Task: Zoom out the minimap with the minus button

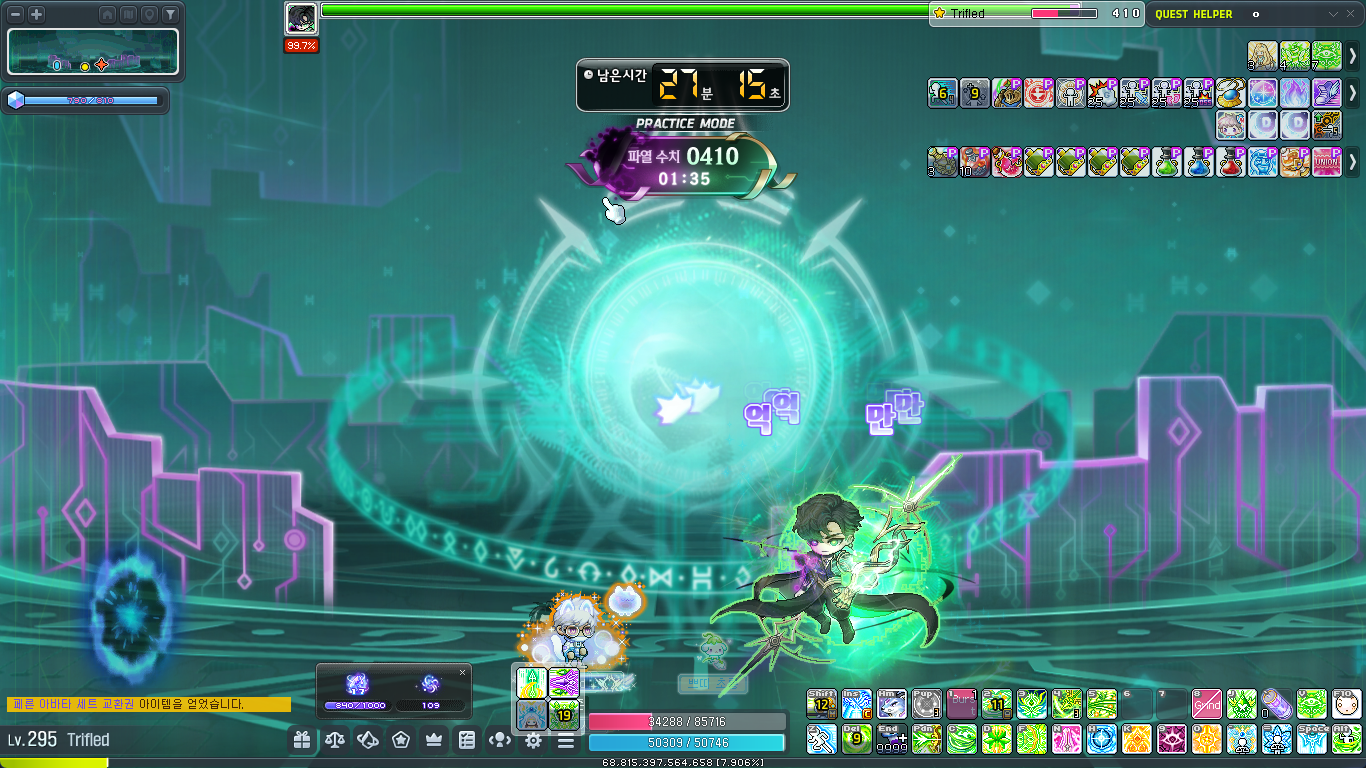Action: (16, 14)
